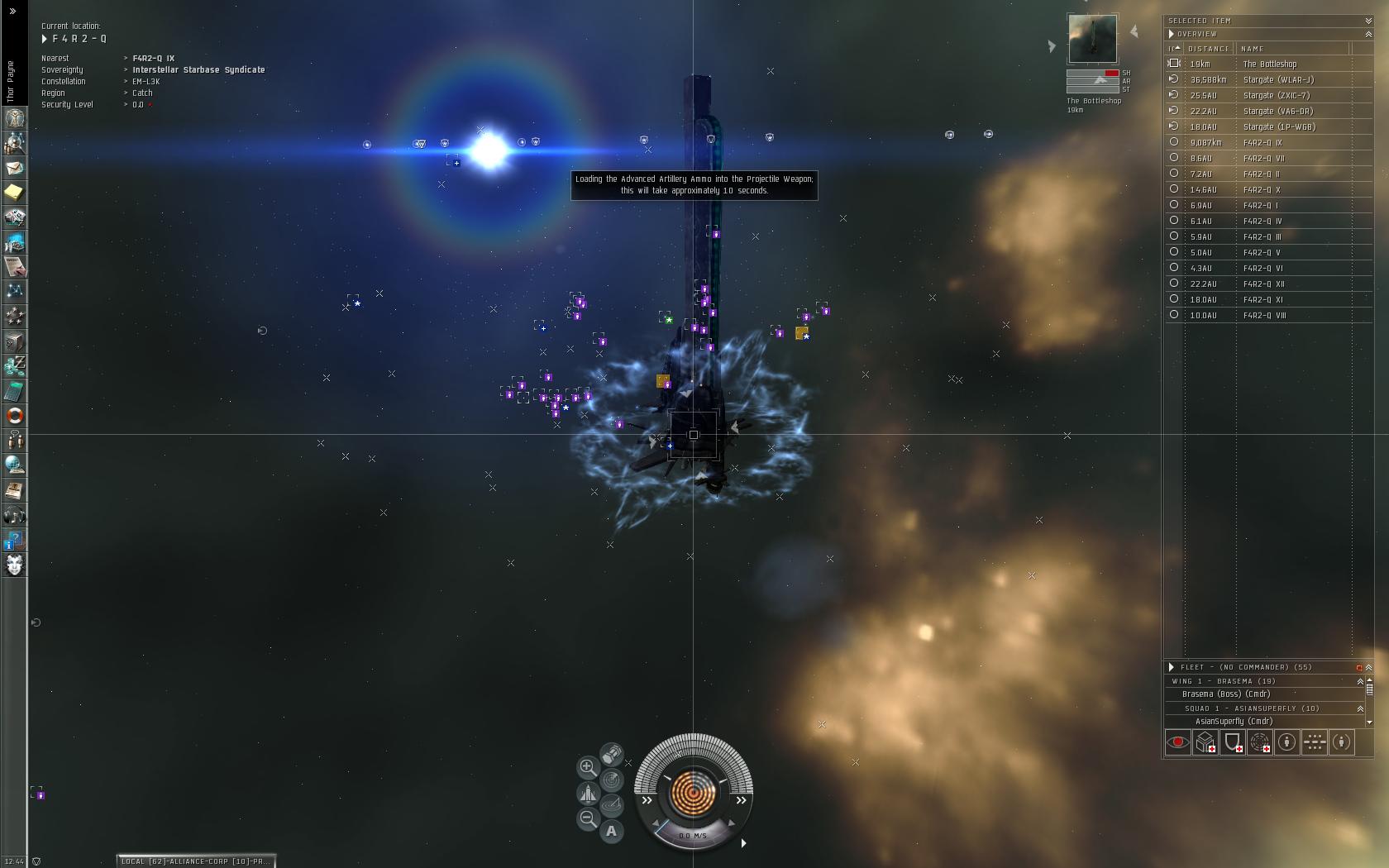Open the Local chat channel tab
Viewport: 1389px width, 868px height.
click(195, 861)
